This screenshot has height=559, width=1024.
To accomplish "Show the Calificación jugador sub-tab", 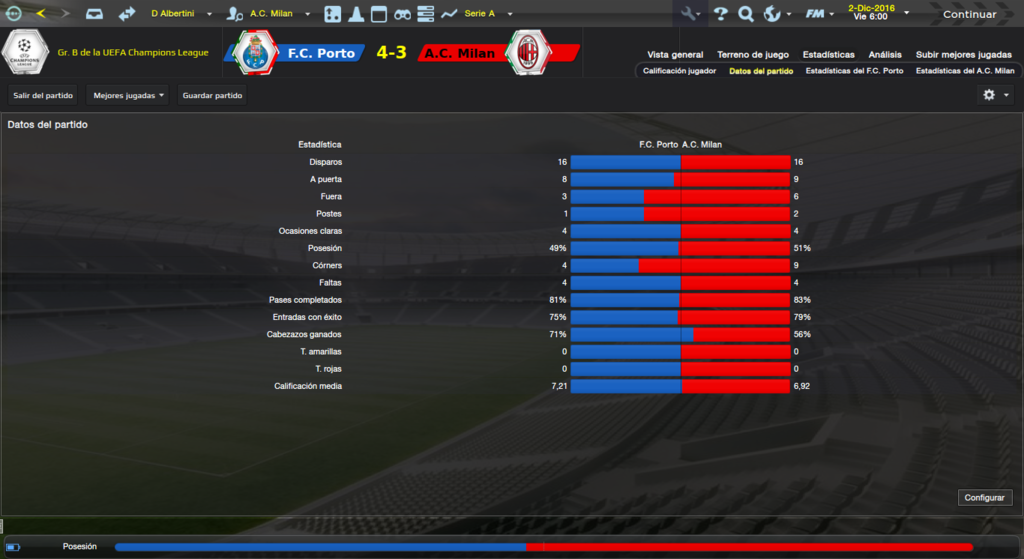I will point(679,71).
